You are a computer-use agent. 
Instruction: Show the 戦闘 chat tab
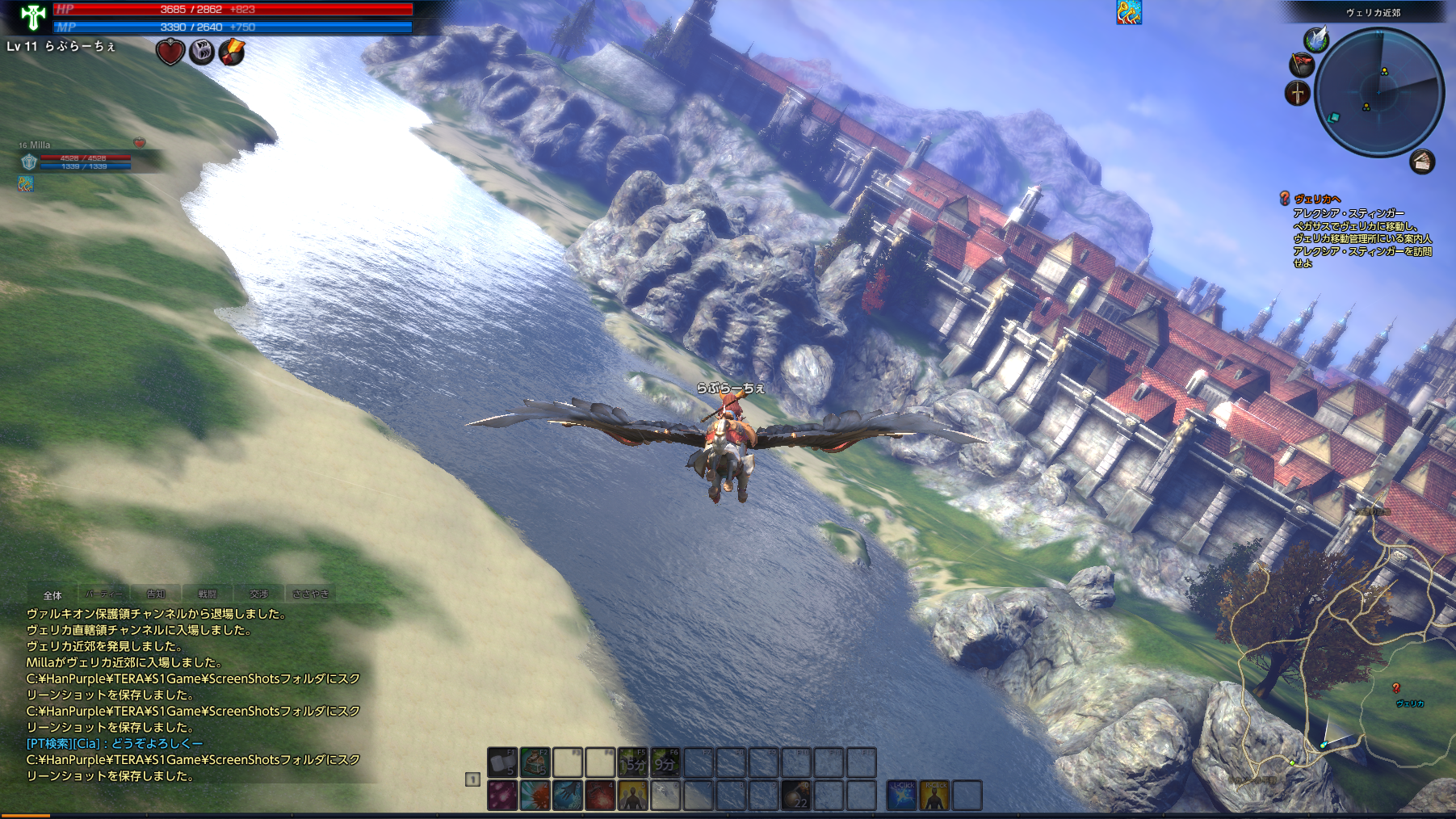[x=208, y=594]
